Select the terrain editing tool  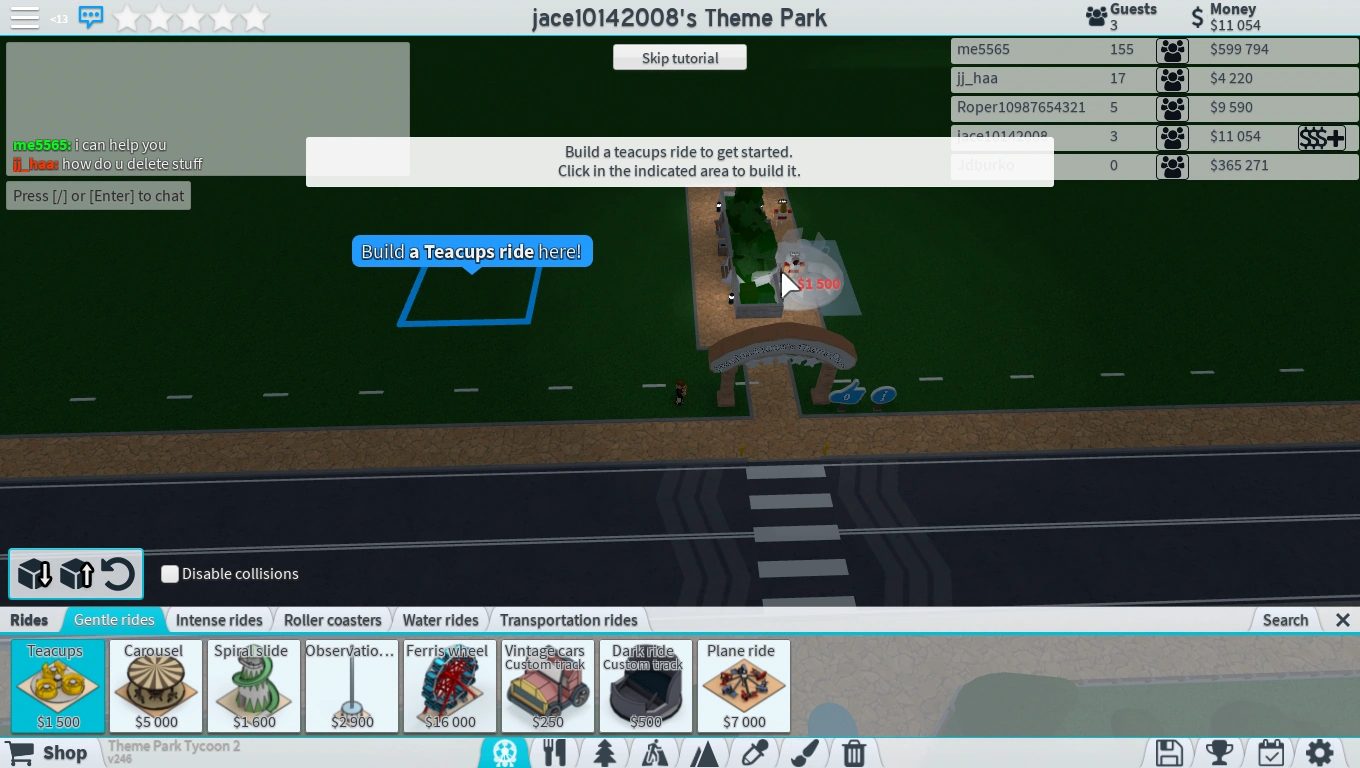click(705, 752)
